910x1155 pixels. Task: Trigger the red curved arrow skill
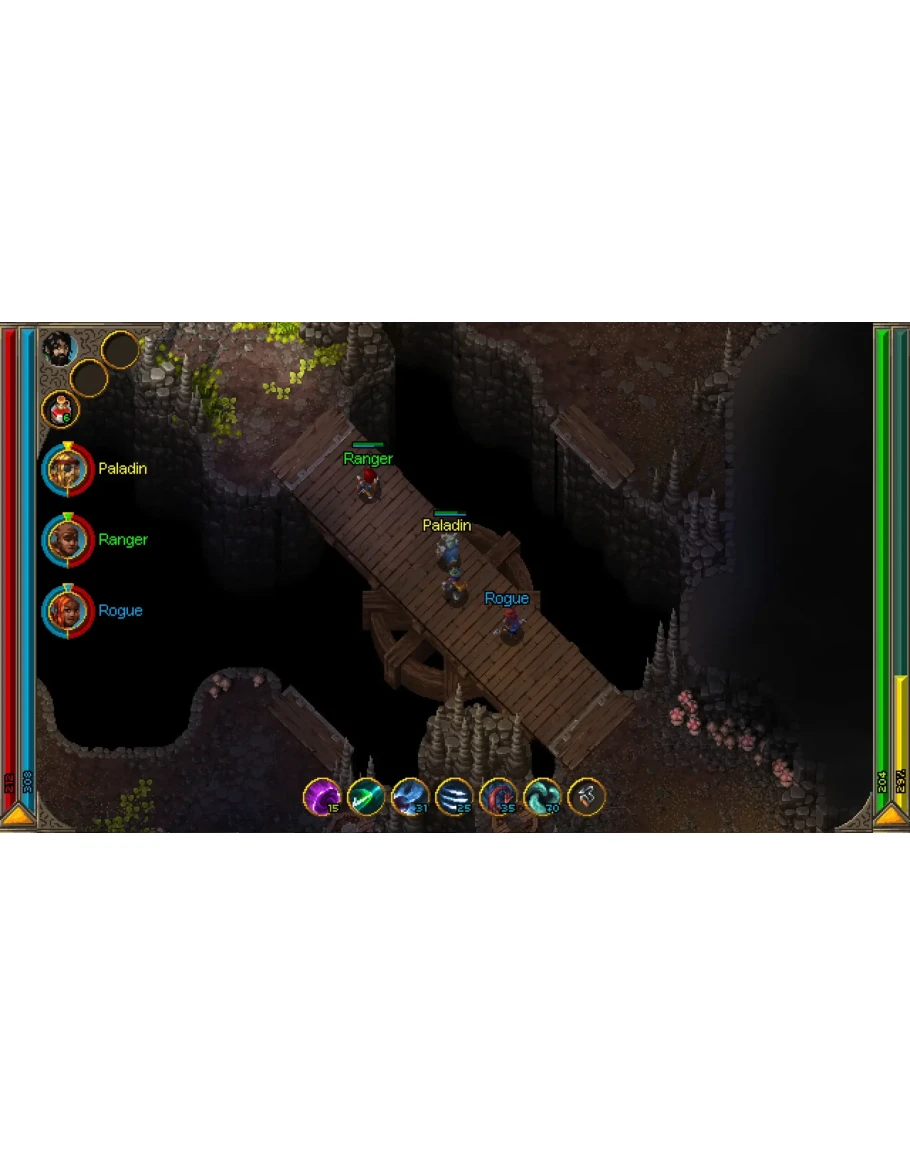coord(498,796)
